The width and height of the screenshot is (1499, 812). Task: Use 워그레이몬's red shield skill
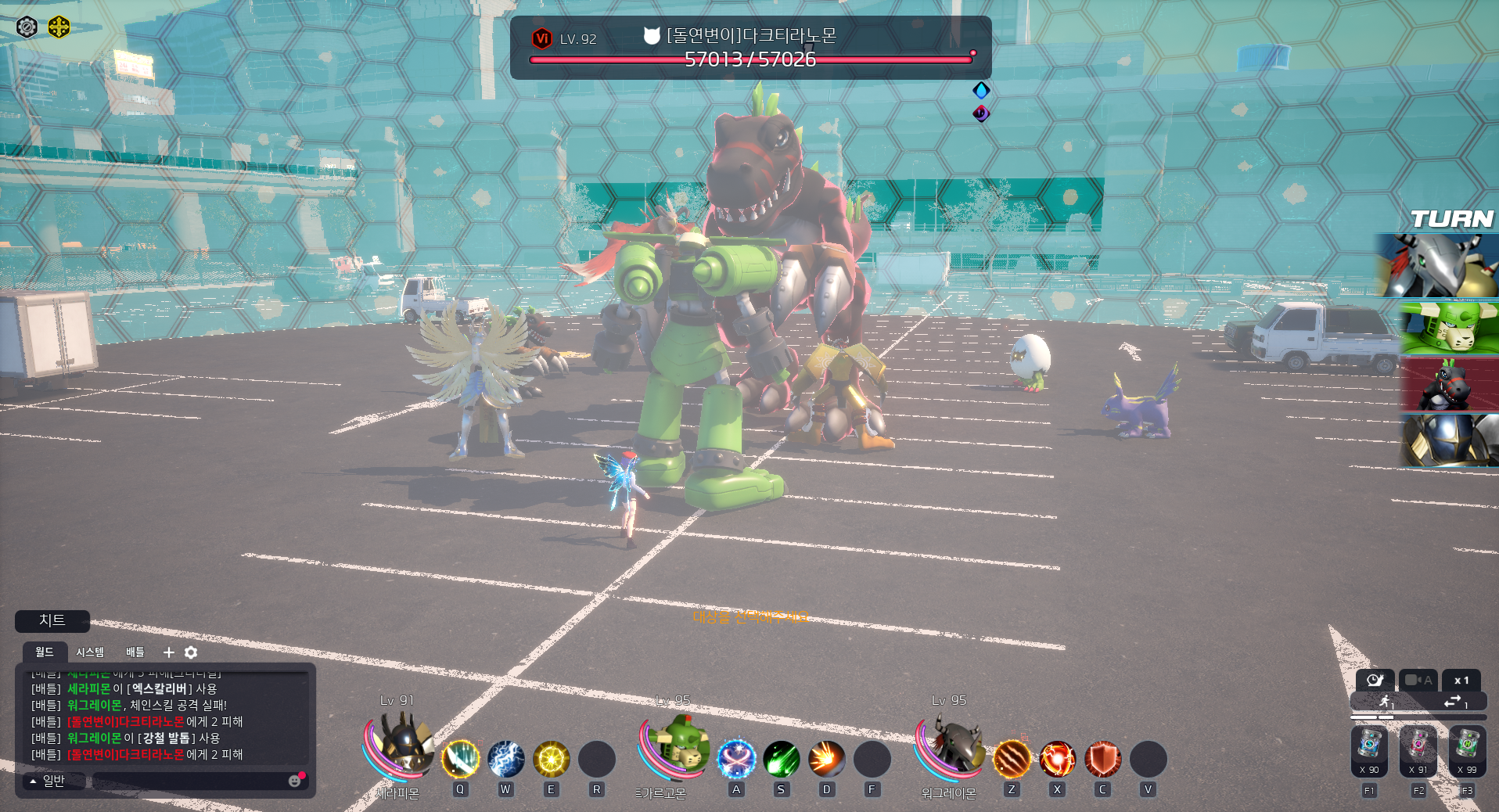(x=1102, y=759)
